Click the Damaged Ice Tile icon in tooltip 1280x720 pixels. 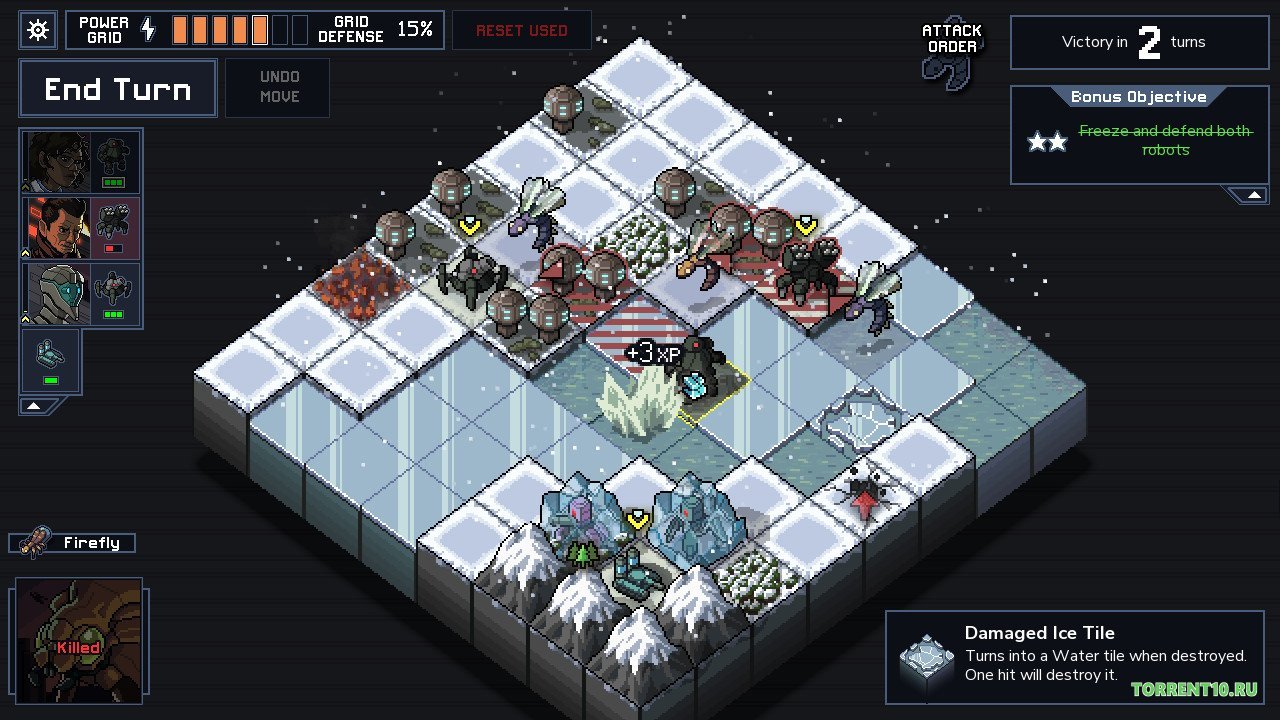tap(927, 656)
